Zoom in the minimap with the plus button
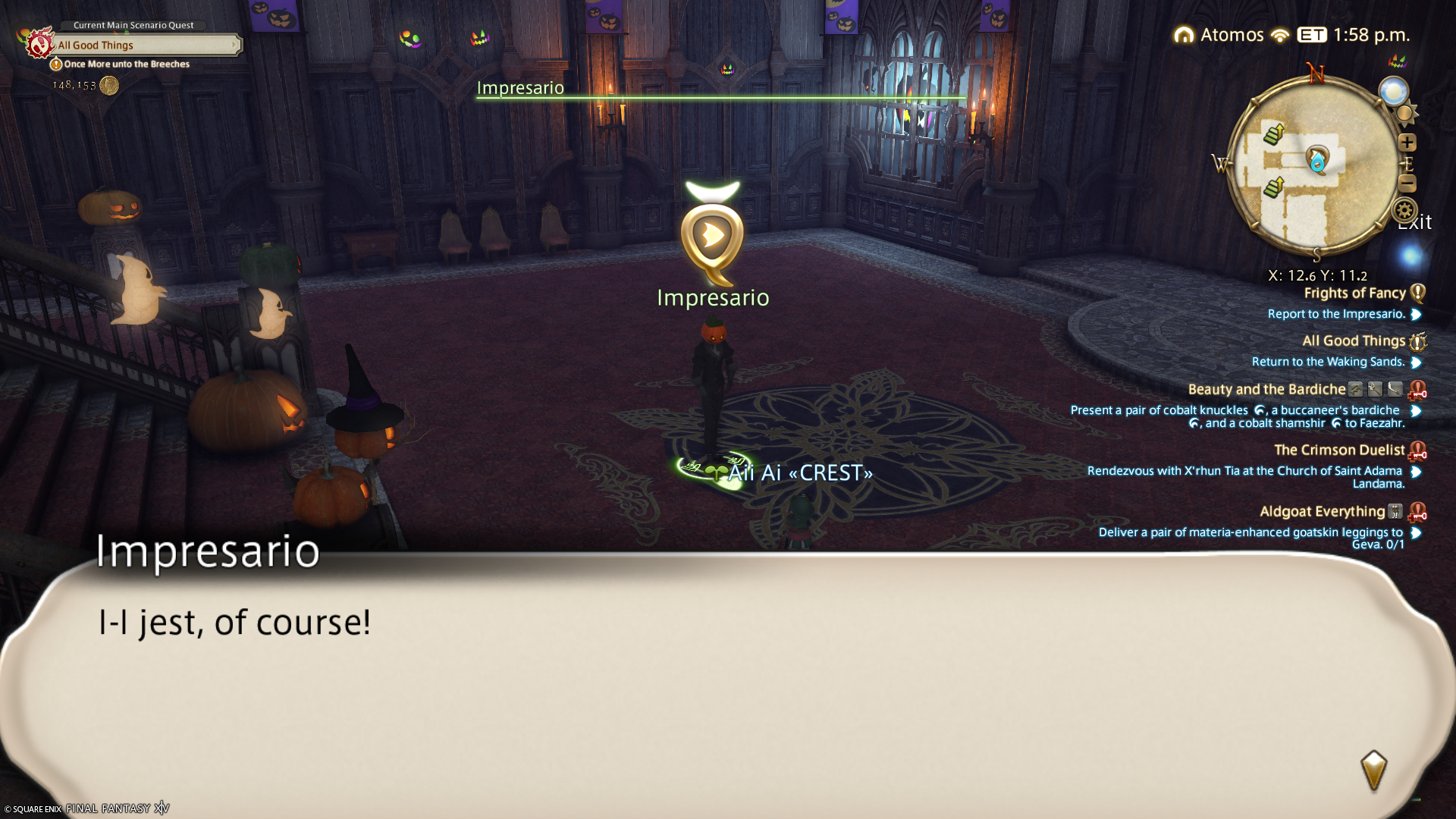Image resolution: width=1456 pixels, height=819 pixels. pos(1407,143)
